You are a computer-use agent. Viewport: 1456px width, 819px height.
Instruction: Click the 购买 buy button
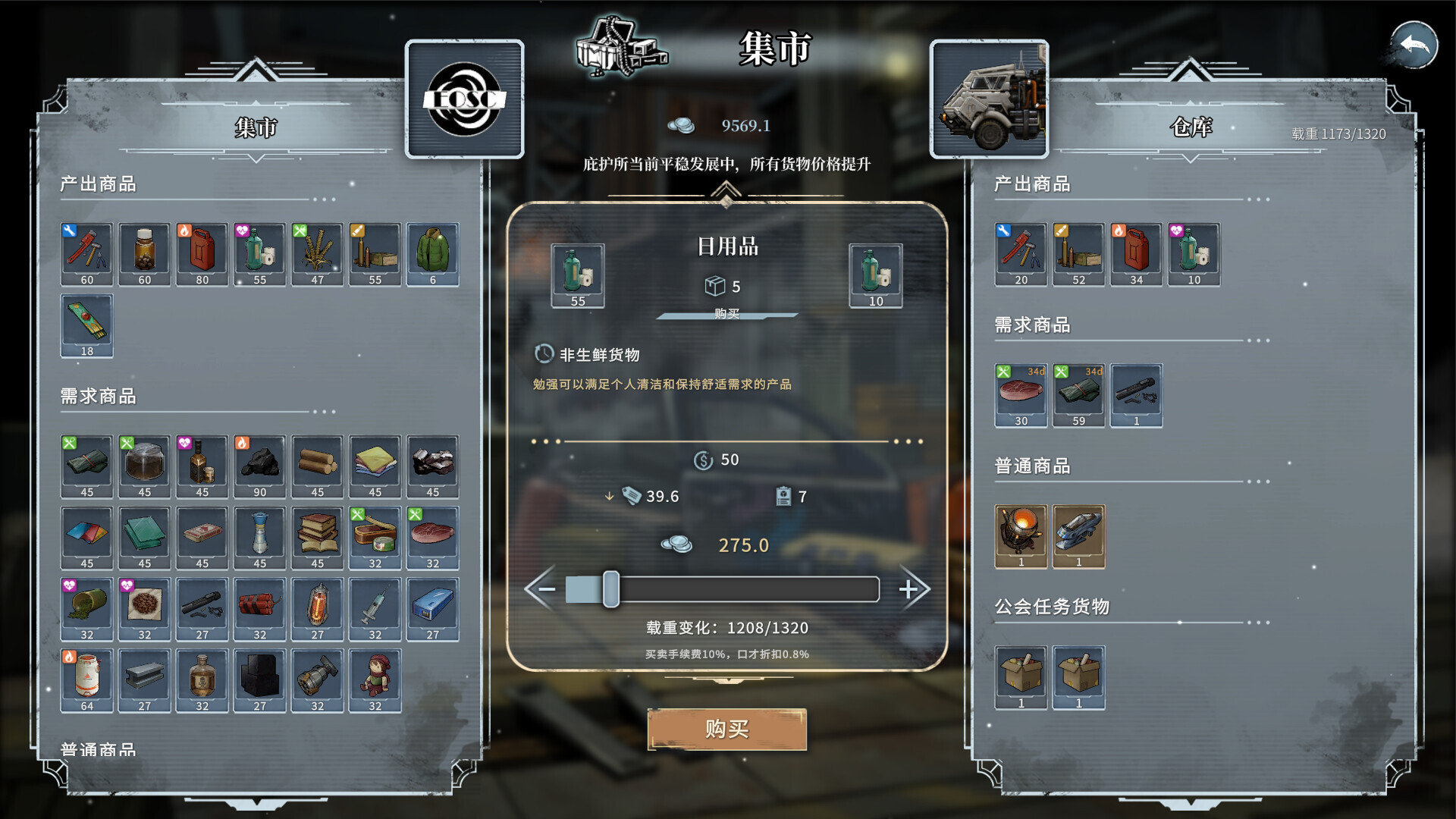(726, 727)
